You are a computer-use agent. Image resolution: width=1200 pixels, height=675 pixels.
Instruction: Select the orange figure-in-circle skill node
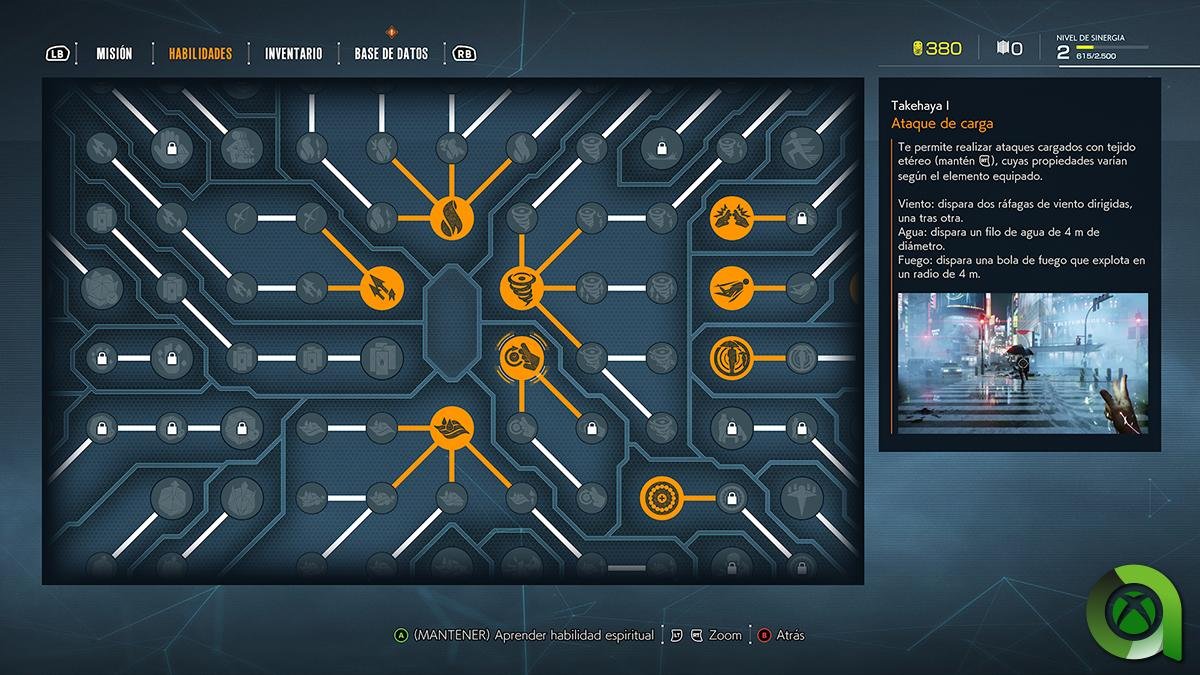[730, 357]
